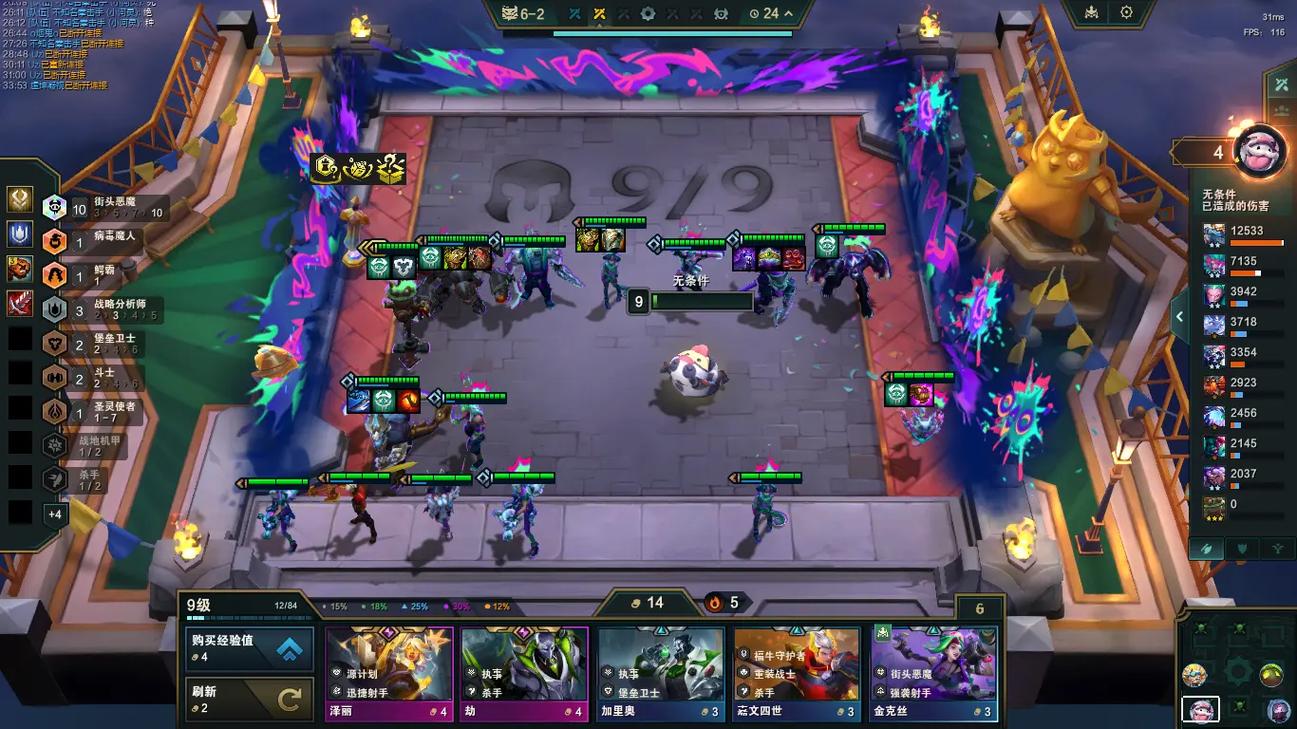Pick the 金克丝 shop card
The height and width of the screenshot is (729, 1297).
(x=933, y=674)
